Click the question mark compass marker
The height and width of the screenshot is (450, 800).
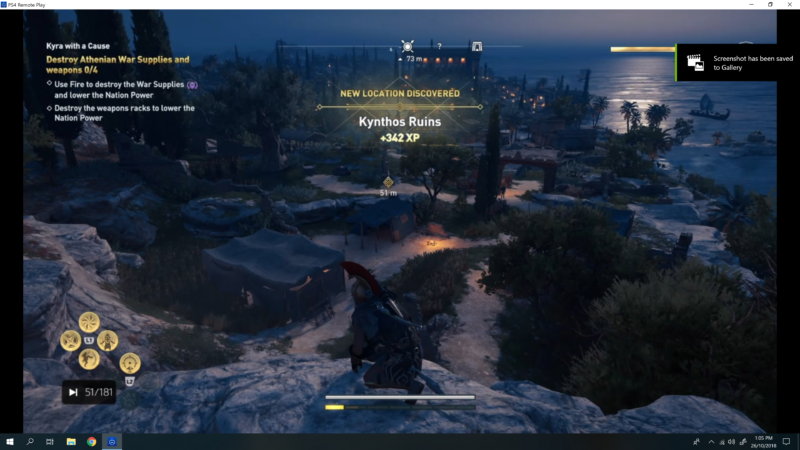click(x=439, y=46)
